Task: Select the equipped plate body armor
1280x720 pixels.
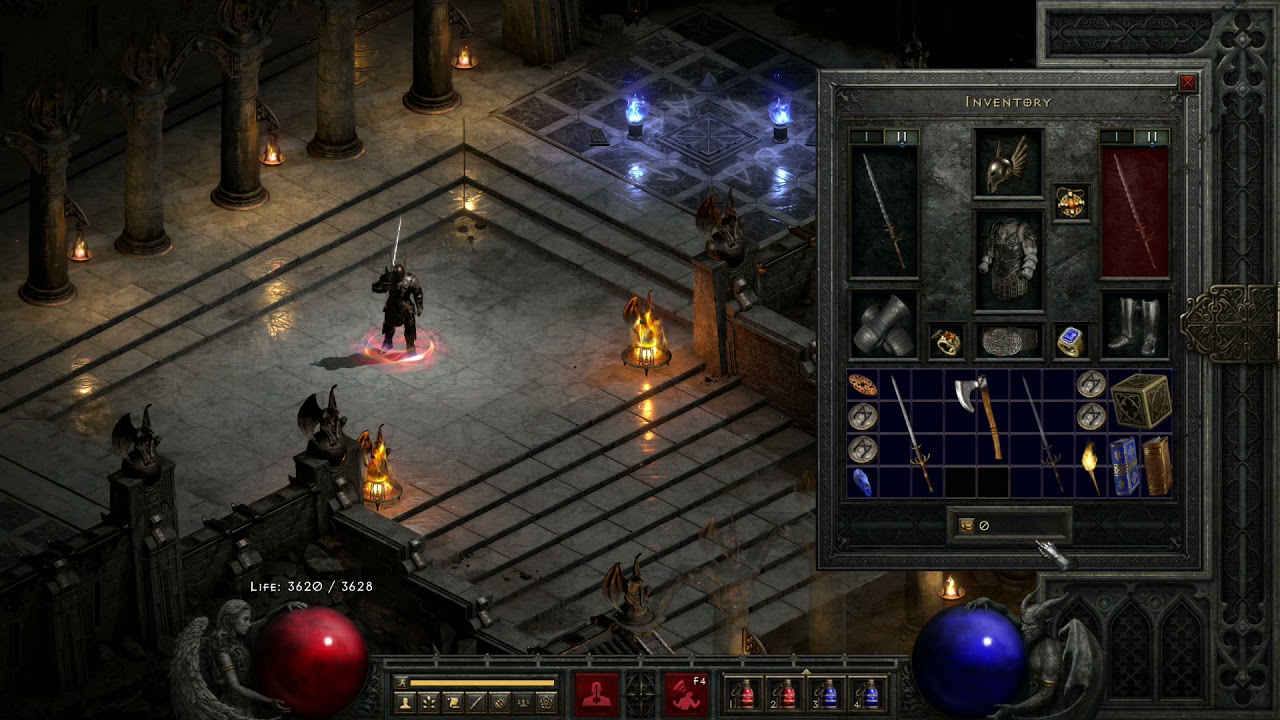Action: [x=1008, y=260]
